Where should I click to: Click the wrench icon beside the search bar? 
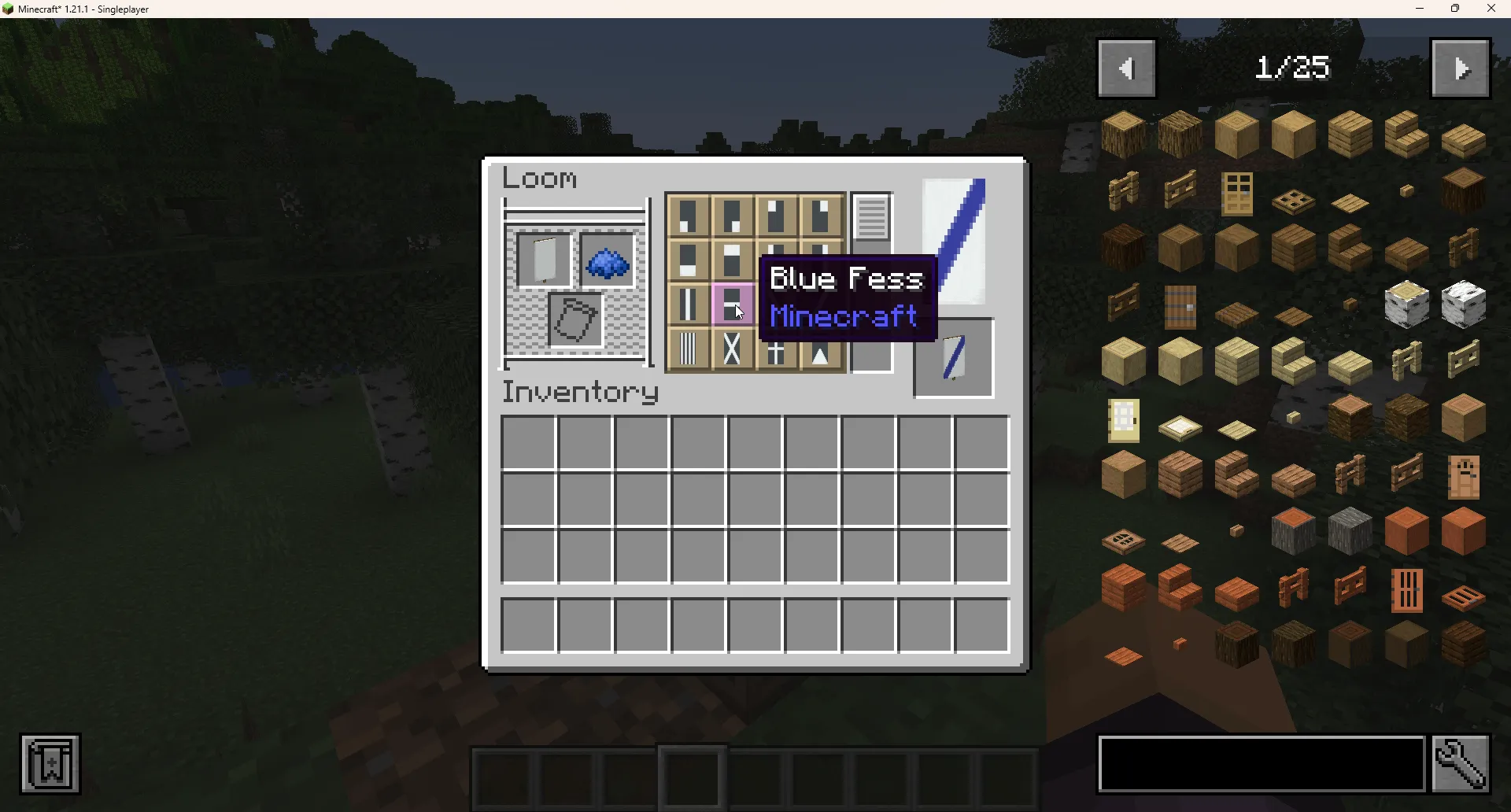click(1461, 763)
